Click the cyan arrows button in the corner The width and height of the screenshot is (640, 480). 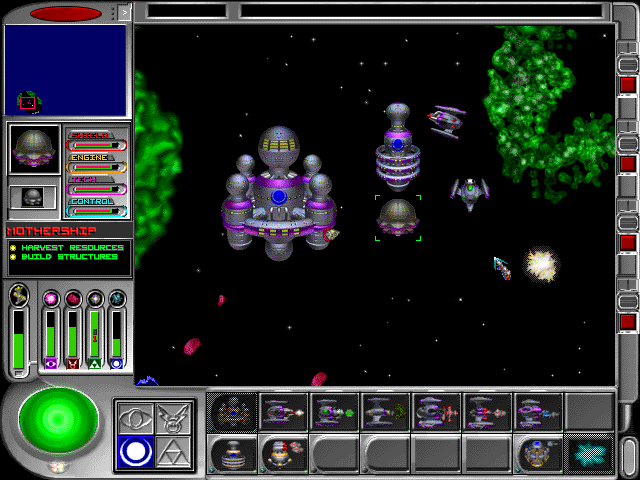pos(589,455)
